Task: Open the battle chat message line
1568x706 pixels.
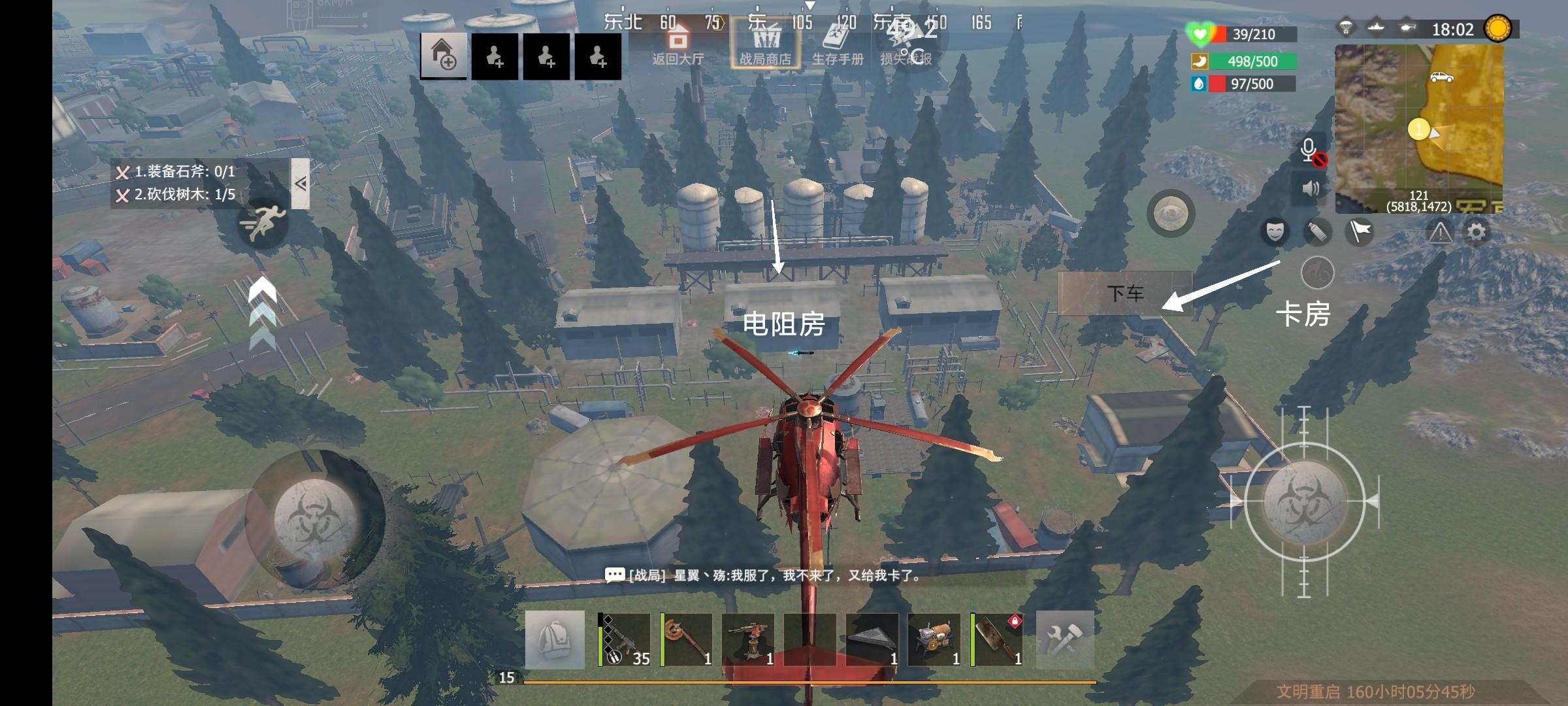Action: point(764,576)
